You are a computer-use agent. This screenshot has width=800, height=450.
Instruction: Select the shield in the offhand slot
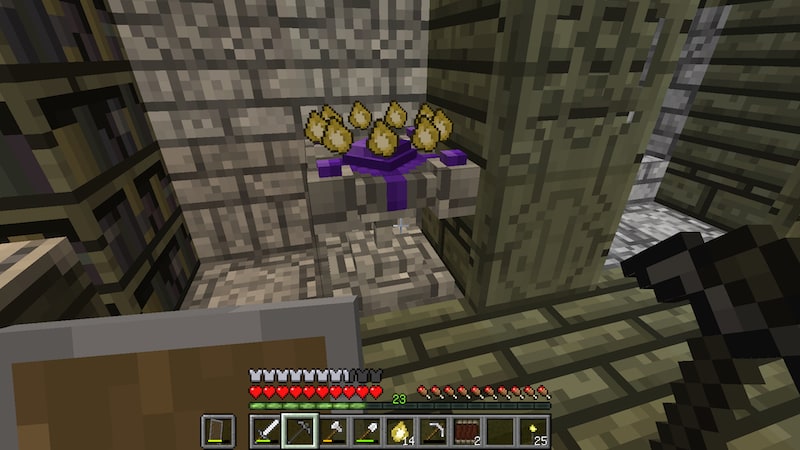point(215,431)
